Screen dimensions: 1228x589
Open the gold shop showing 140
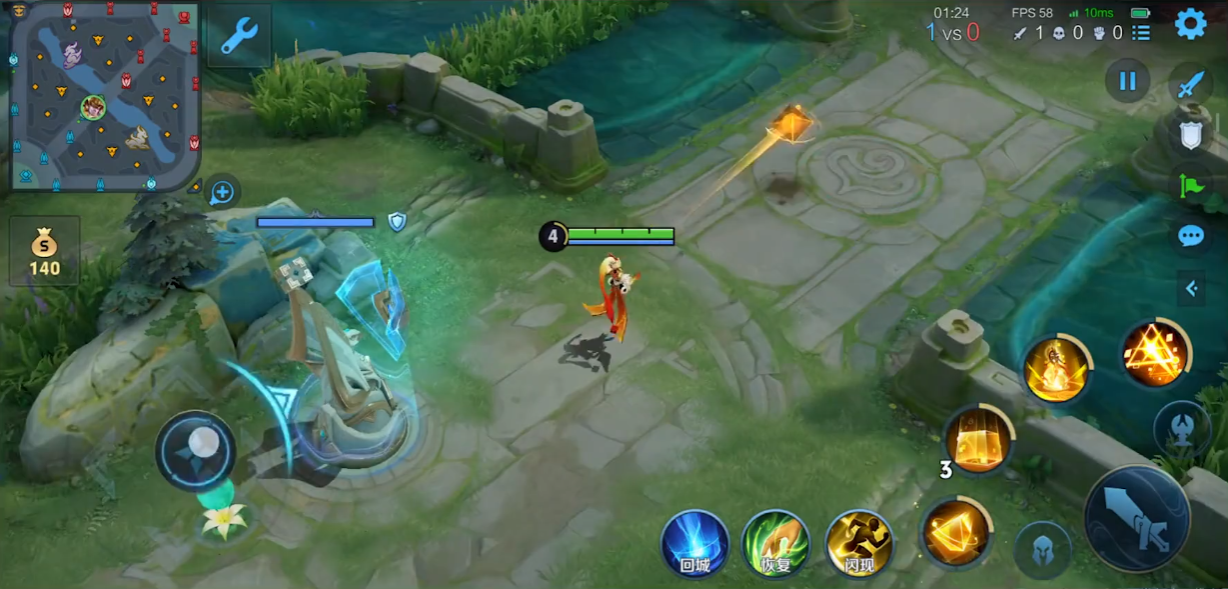click(44, 251)
